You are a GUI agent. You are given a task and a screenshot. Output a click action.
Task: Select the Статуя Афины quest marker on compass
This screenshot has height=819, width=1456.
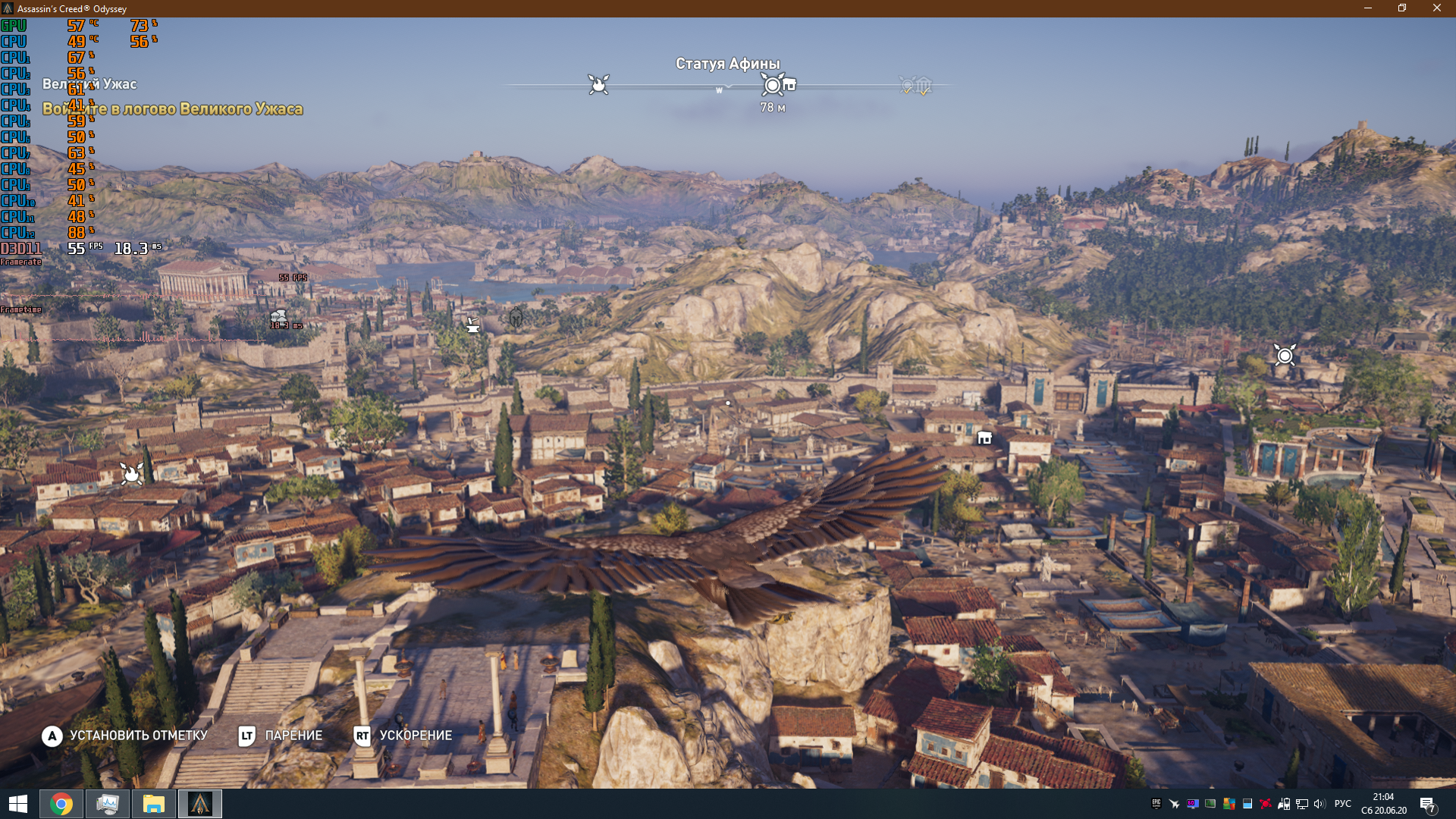click(x=773, y=85)
